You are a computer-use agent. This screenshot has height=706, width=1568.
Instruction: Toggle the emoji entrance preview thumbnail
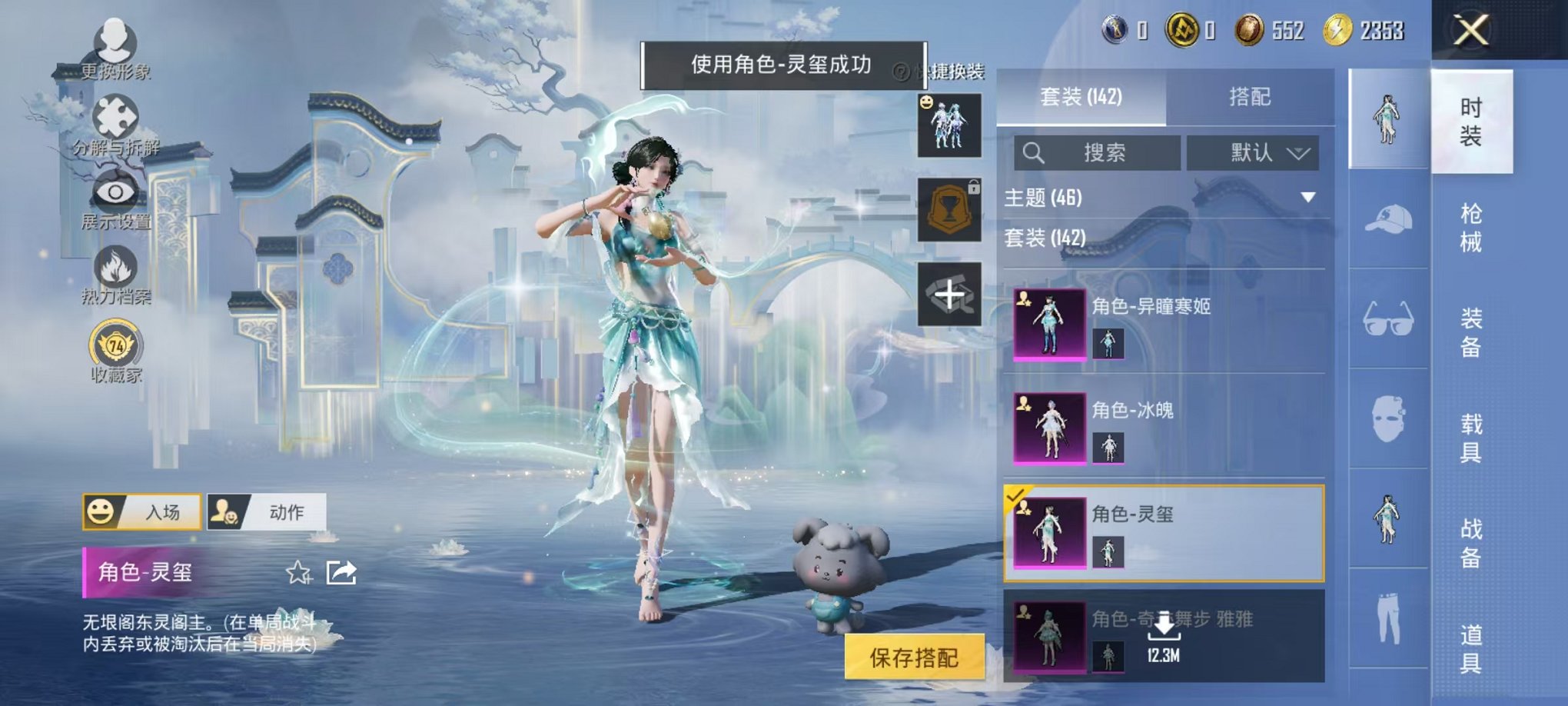951,127
